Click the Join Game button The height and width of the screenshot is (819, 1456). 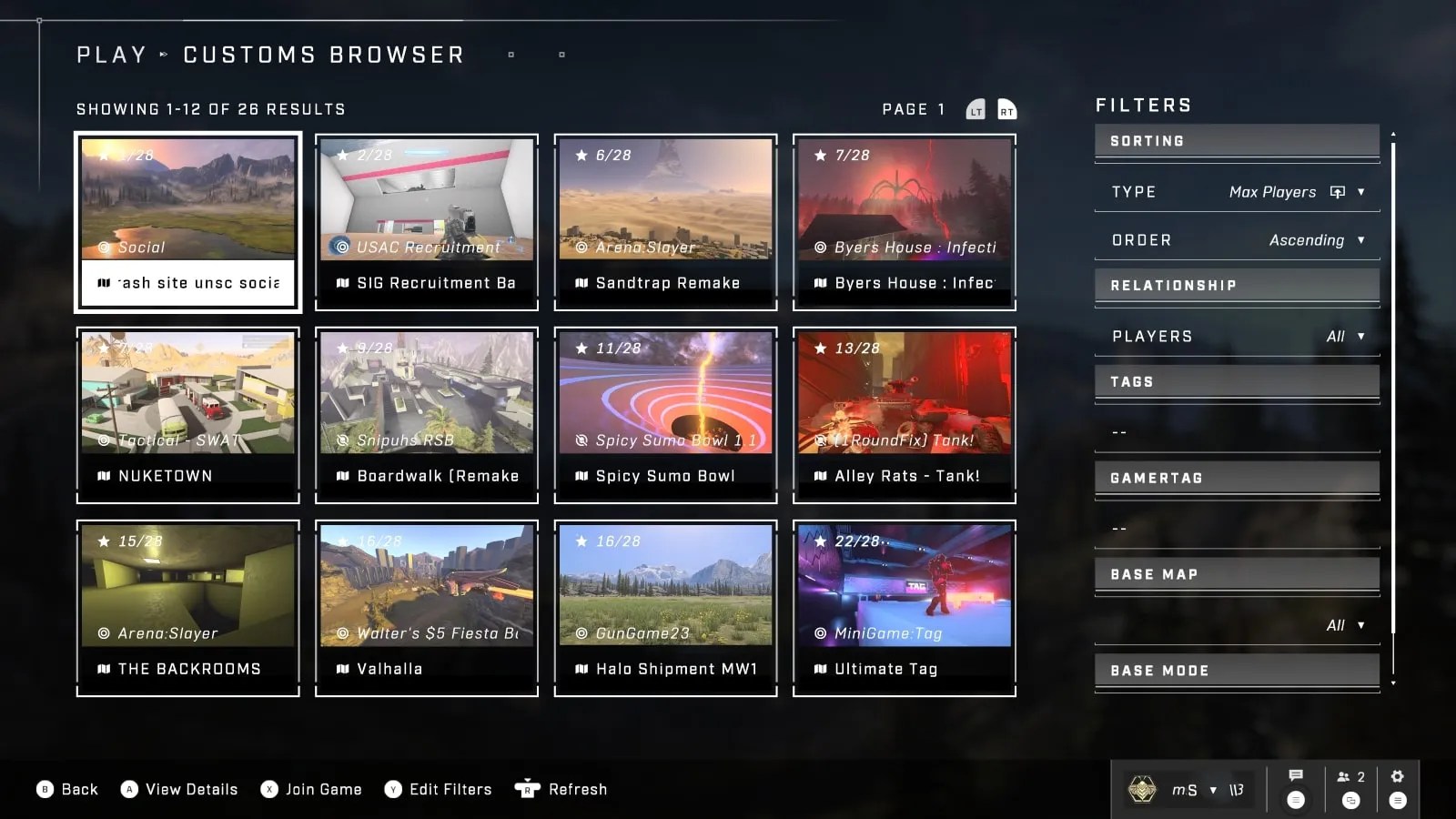pos(311,789)
